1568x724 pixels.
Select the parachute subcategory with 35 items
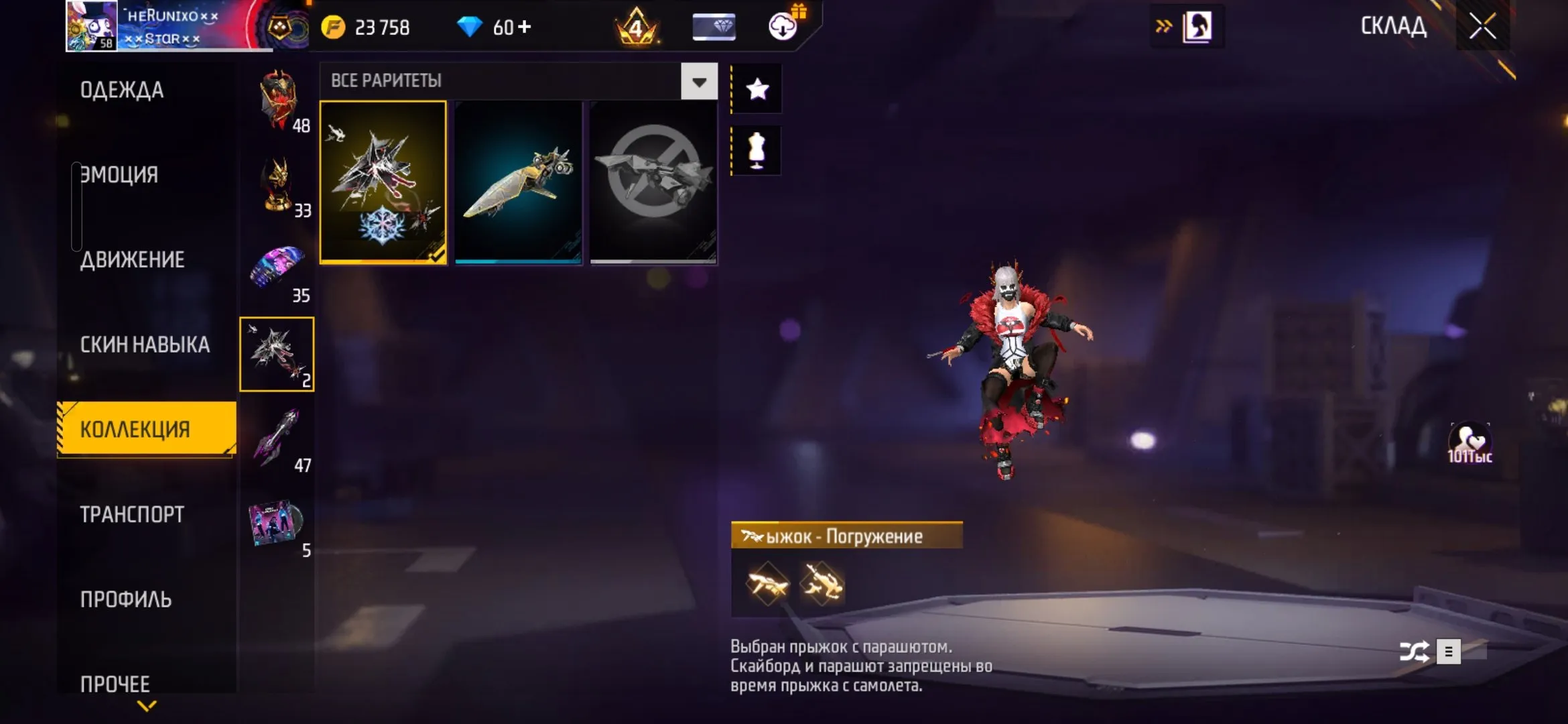[277, 271]
